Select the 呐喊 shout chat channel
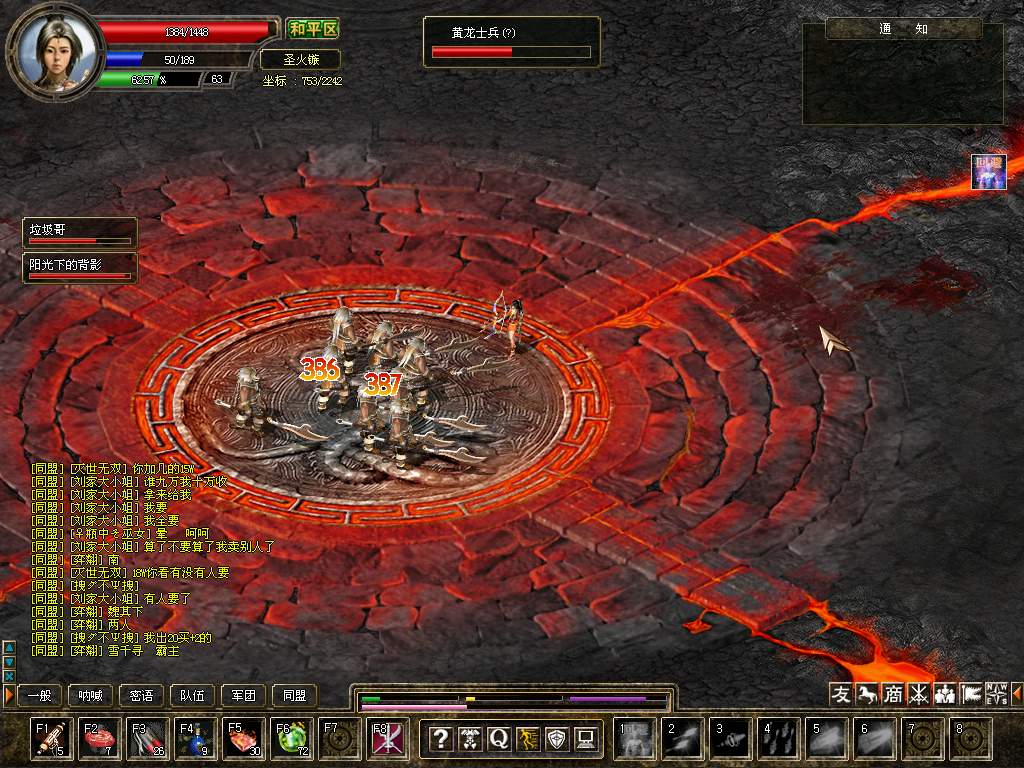 [90, 695]
